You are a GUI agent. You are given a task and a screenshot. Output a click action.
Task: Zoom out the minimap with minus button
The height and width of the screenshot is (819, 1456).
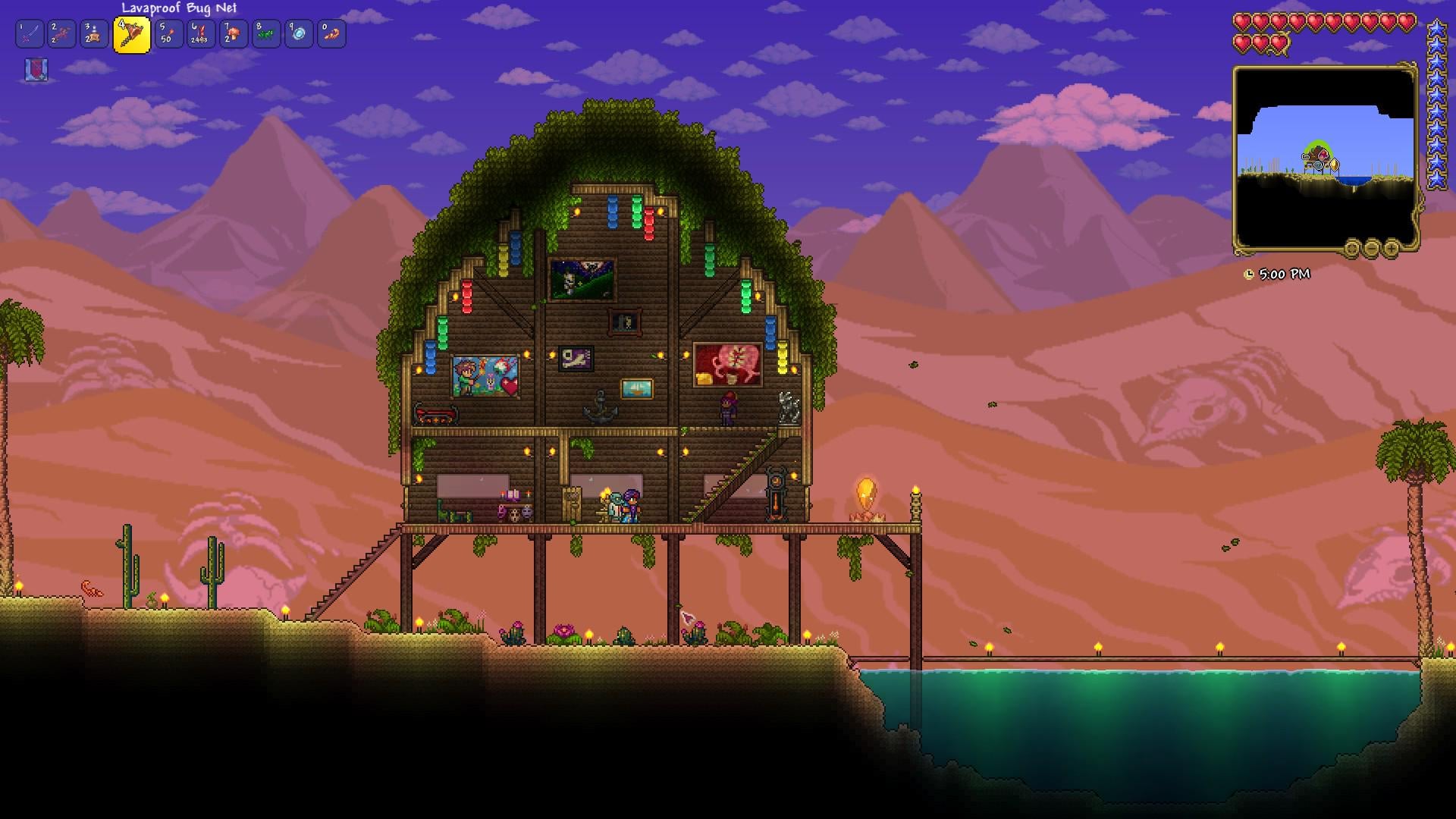pos(1372,248)
